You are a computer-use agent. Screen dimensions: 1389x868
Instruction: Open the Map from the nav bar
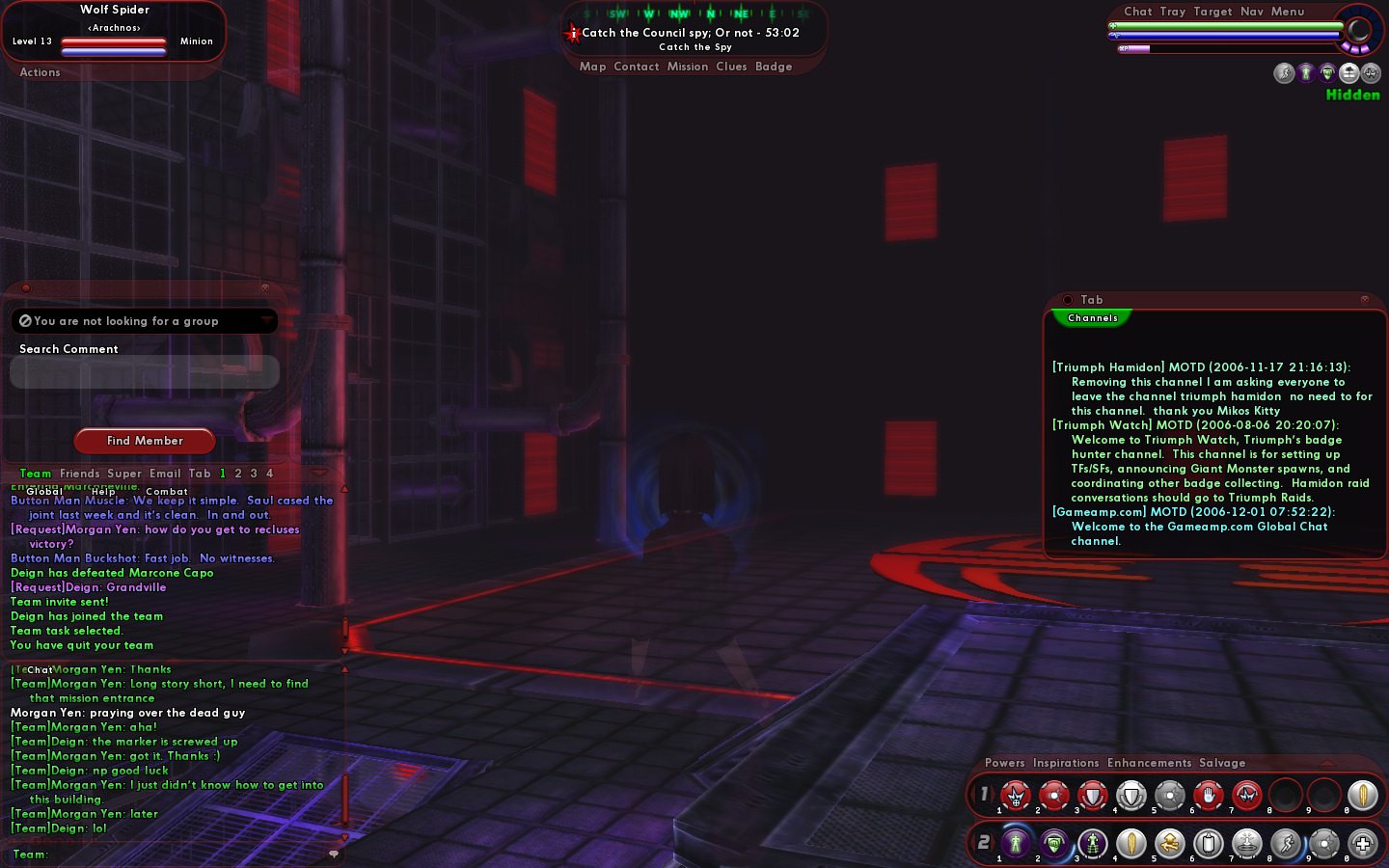pos(592,67)
